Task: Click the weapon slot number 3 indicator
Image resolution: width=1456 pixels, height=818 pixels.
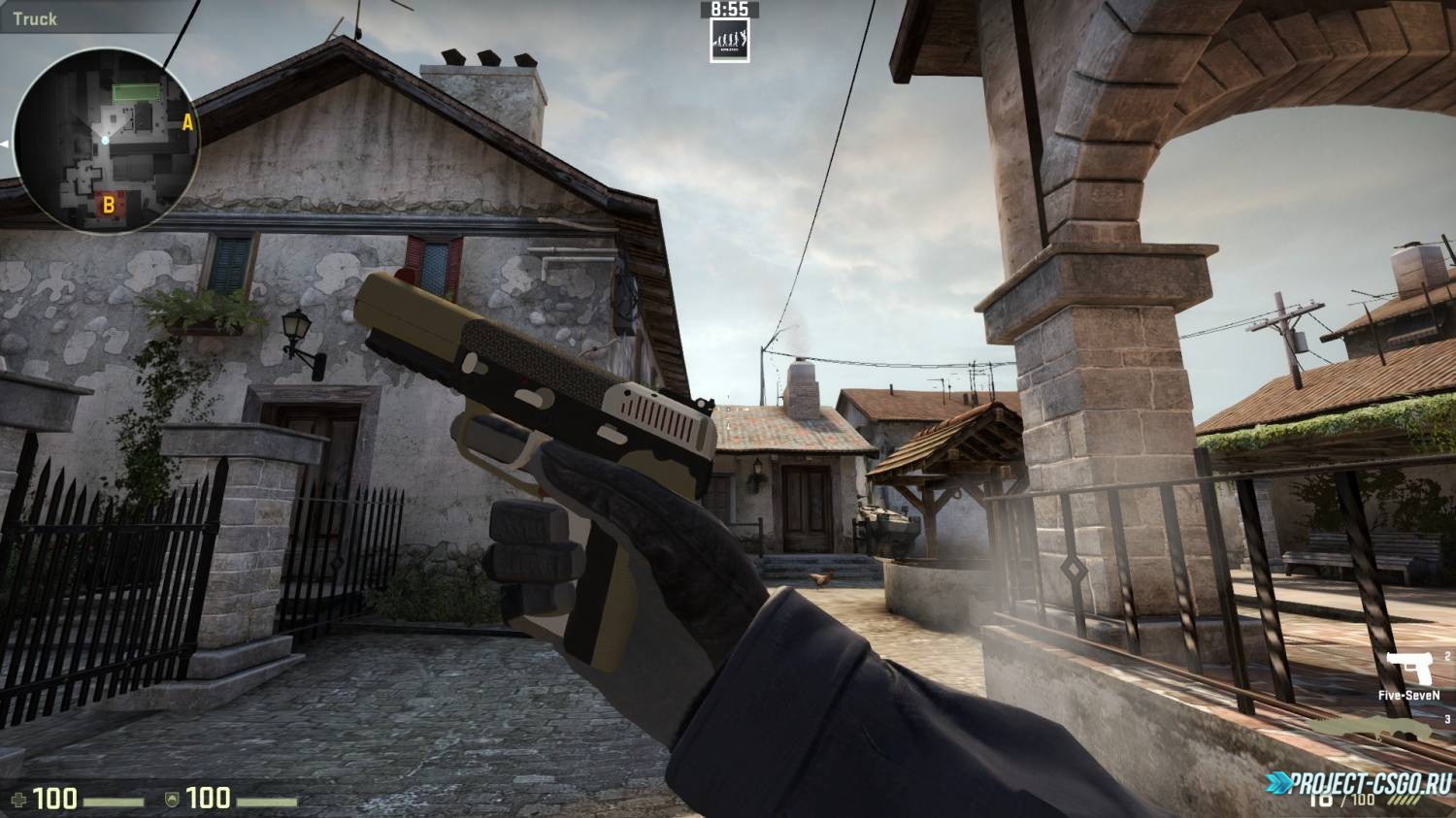Action: click(1447, 720)
